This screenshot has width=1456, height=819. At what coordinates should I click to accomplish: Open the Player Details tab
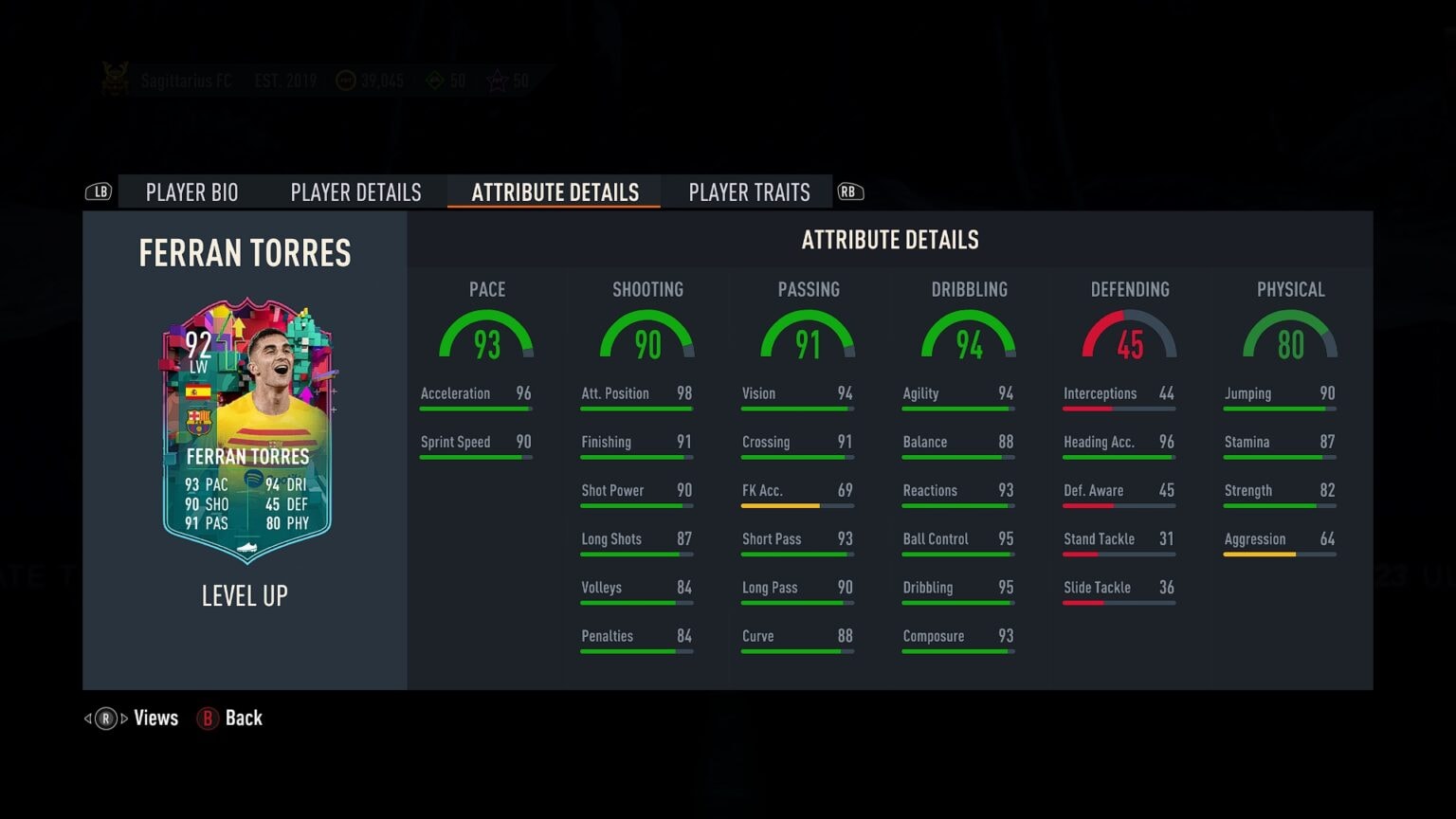pos(355,191)
